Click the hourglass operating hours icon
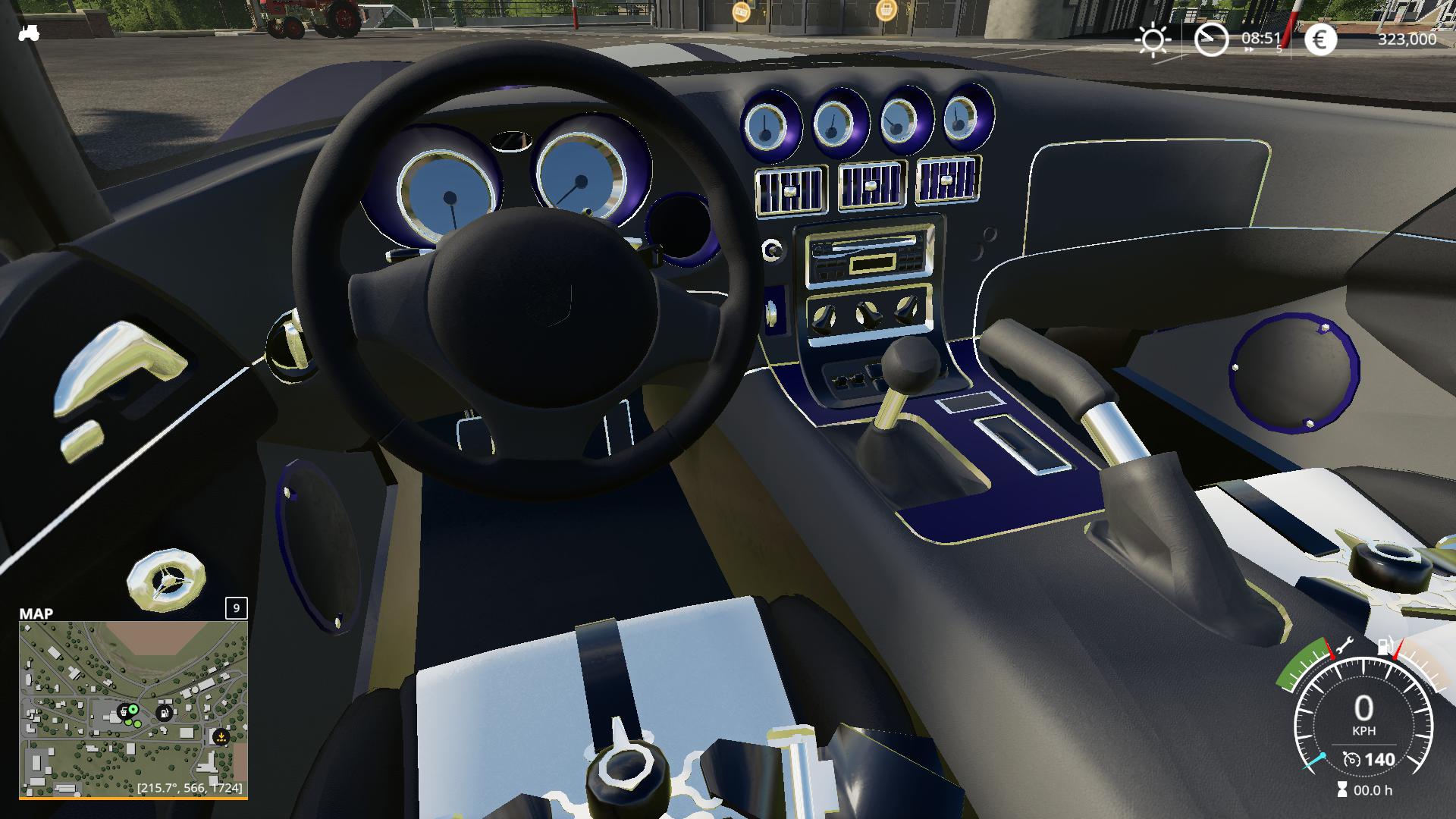 (x=1342, y=790)
